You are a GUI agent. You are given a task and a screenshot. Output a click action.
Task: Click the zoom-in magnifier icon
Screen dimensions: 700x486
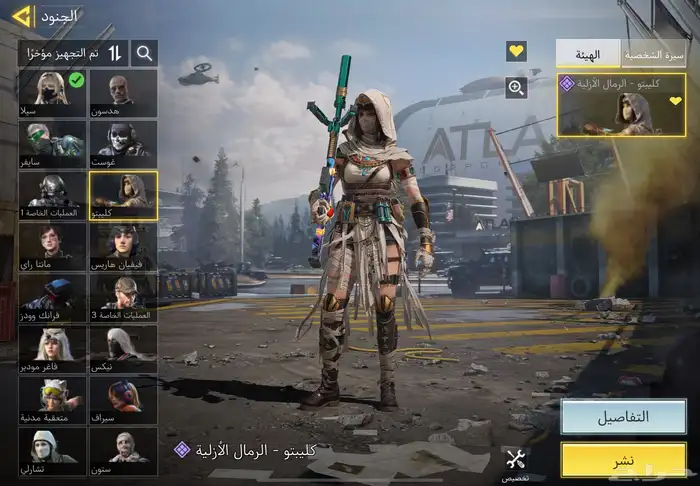pos(516,88)
